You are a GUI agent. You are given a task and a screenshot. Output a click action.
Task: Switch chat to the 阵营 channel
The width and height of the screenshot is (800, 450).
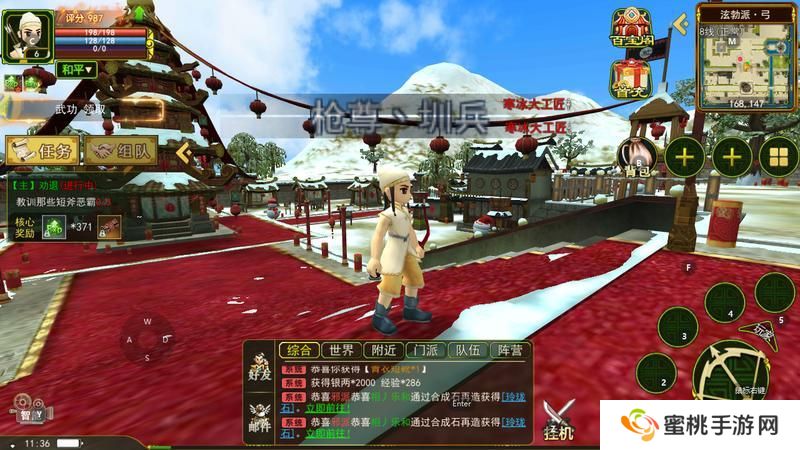[x=510, y=350]
